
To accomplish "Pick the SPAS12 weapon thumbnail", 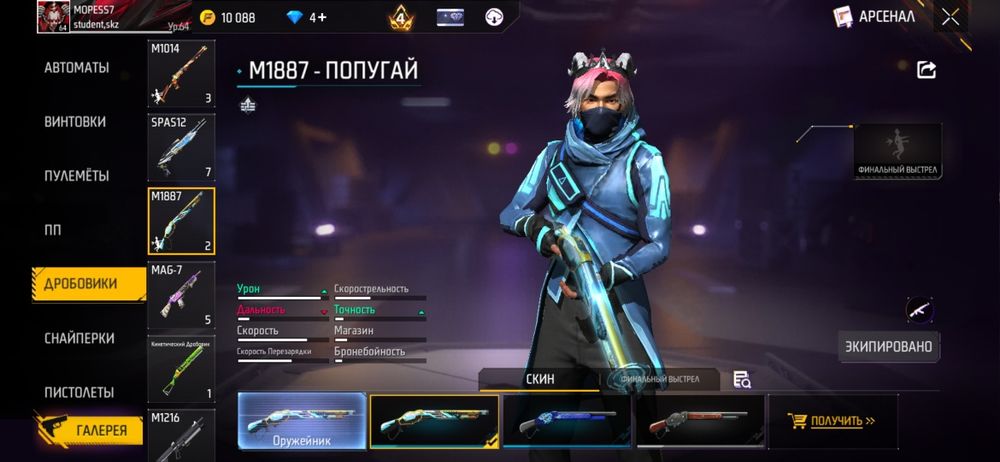I will point(181,148).
